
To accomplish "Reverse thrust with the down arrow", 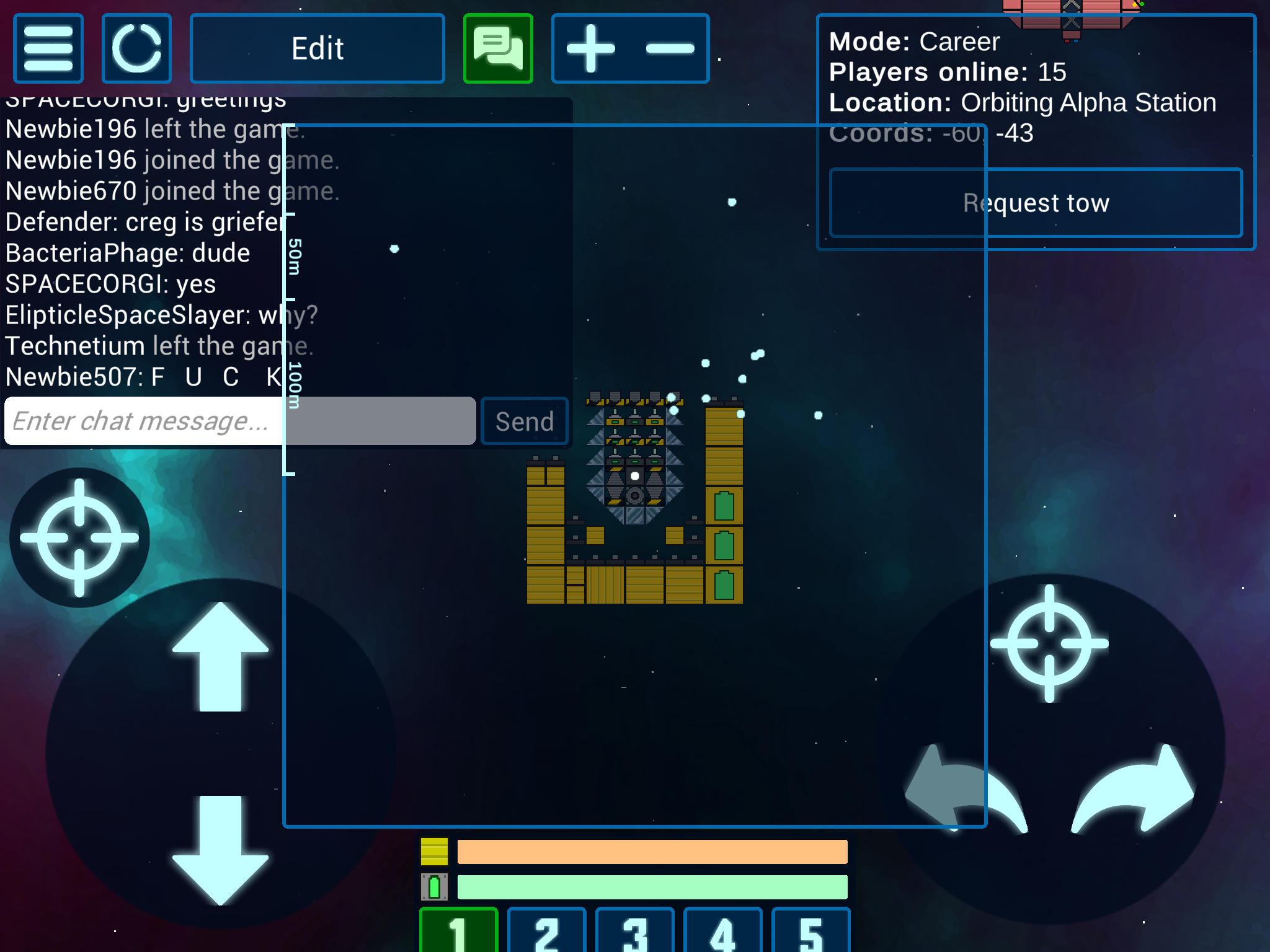I will [x=220, y=849].
